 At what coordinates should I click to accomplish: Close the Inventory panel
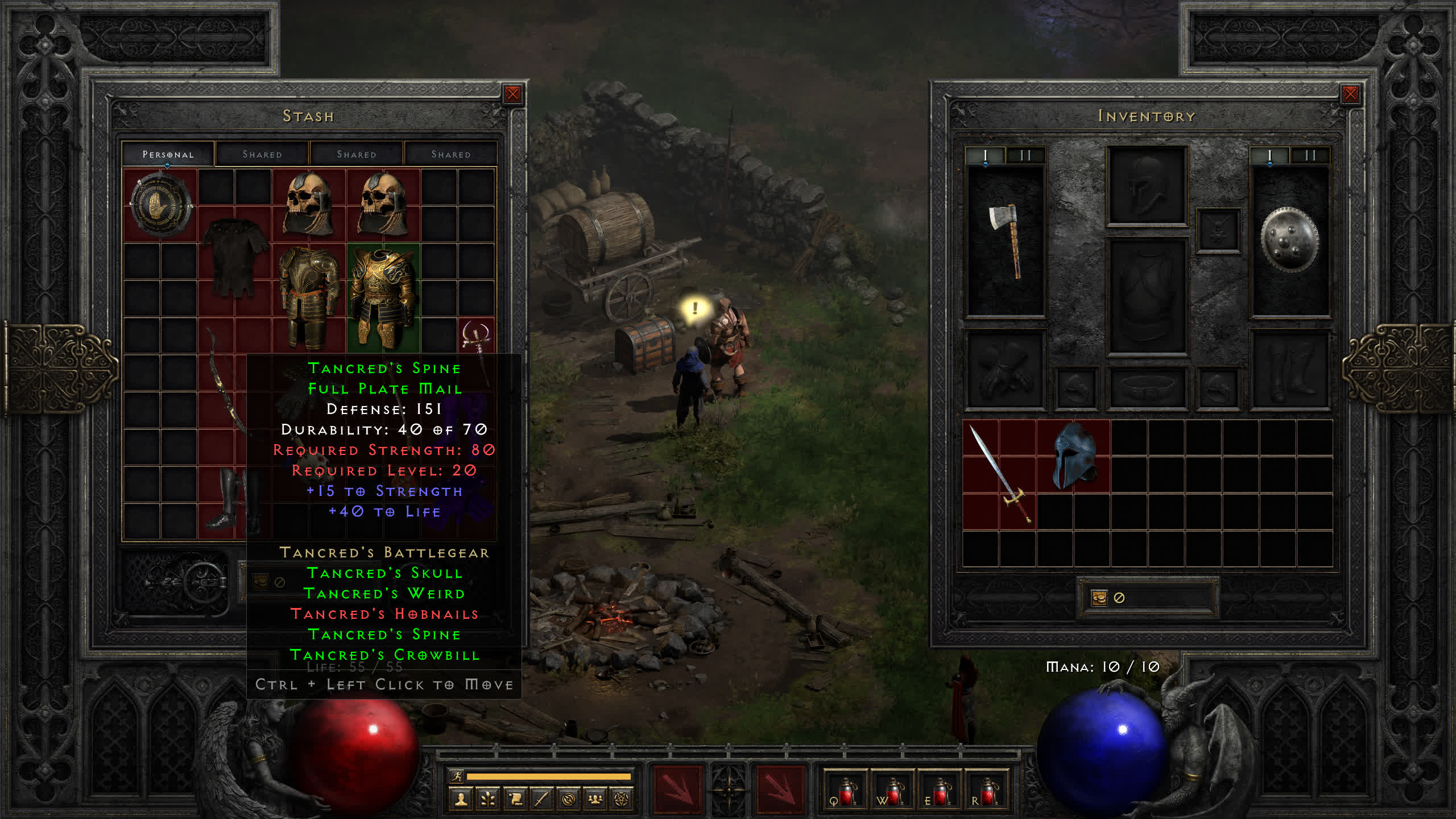pos(1350,94)
